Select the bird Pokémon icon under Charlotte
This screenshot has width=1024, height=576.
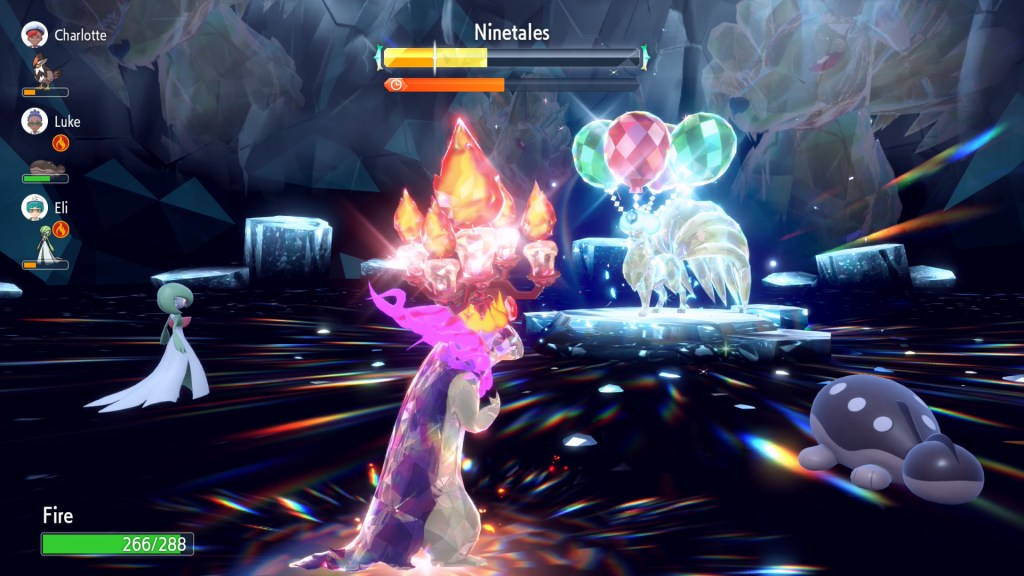(46, 73)
